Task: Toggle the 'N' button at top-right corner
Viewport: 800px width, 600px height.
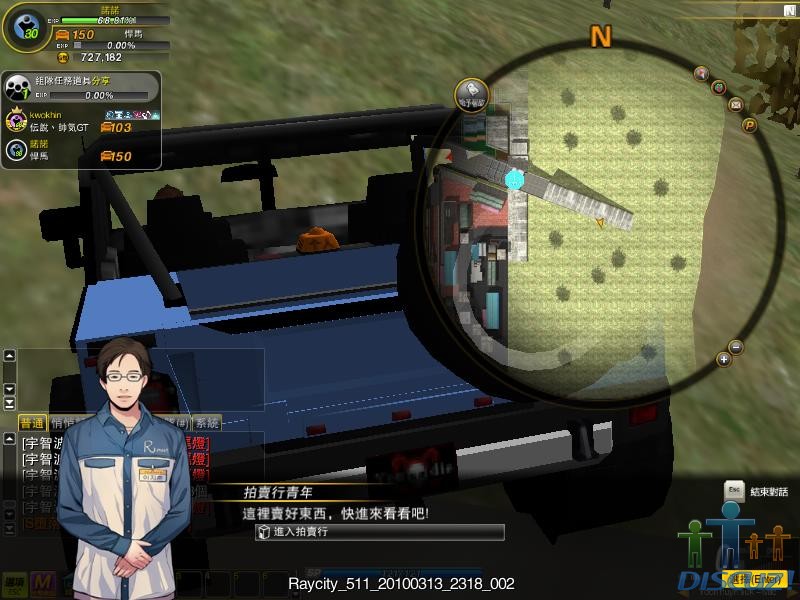Action: [x=790, y=9]
